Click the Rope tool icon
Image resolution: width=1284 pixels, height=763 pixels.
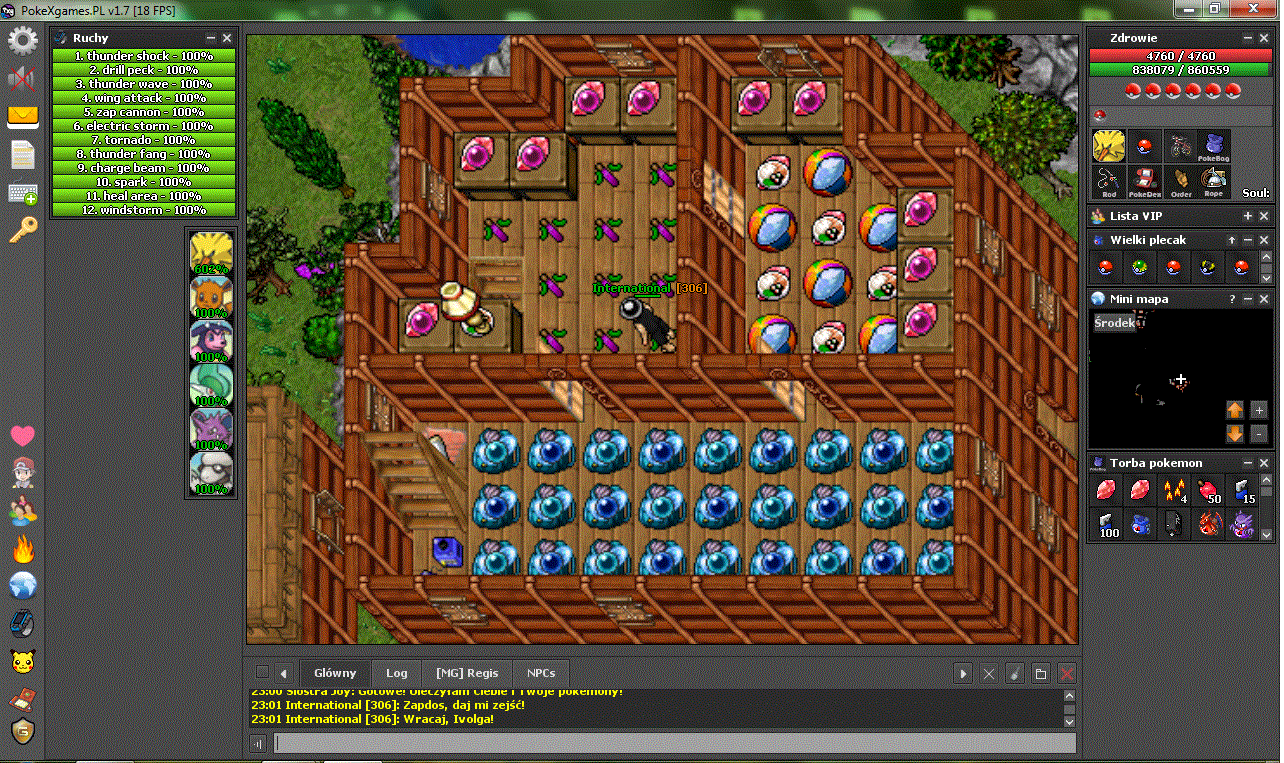[x=1214, y=181]
